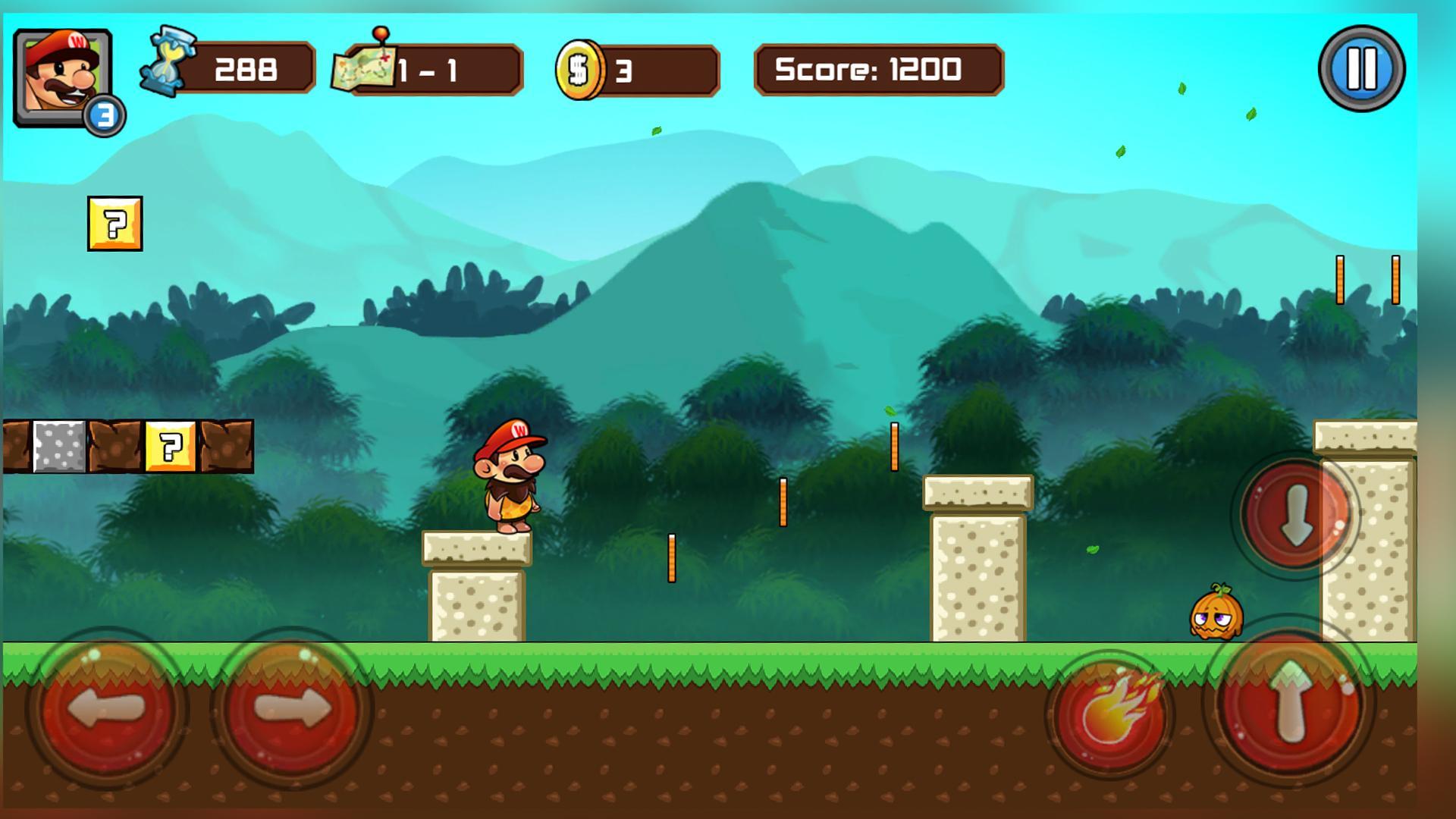The width and height of the screenshot is (1456, 819).
Task: Tap the right arrow movement button
Action: pos(291,708)
